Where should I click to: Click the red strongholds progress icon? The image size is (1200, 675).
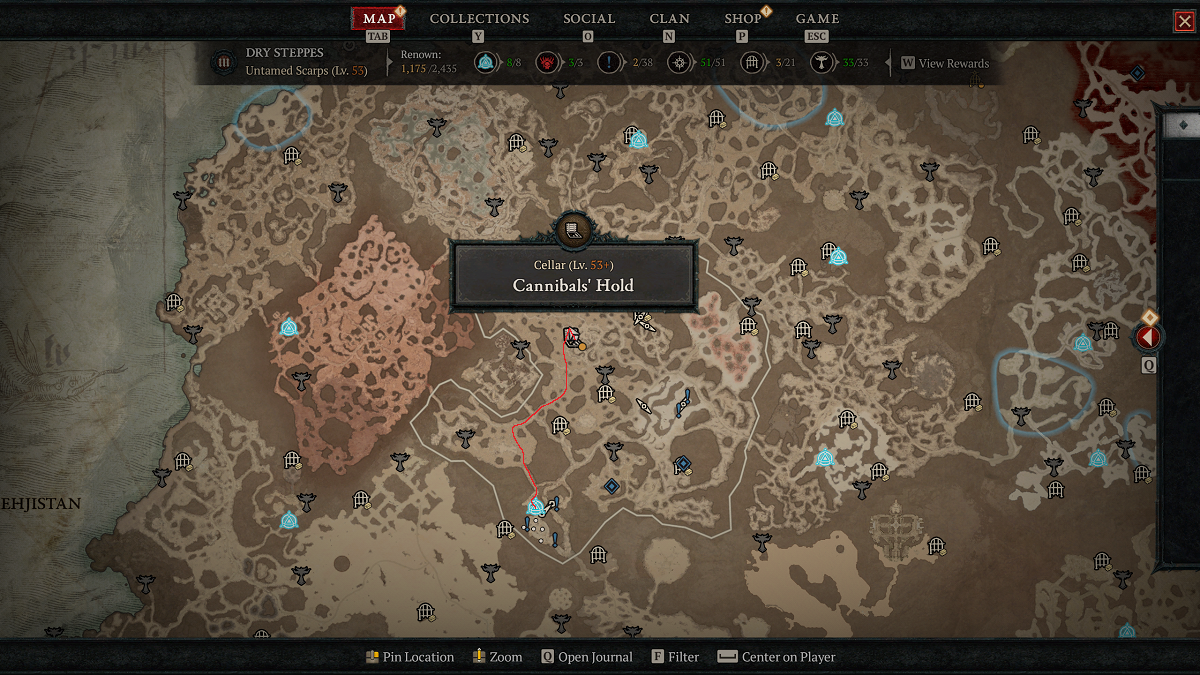tap(547, 63)
